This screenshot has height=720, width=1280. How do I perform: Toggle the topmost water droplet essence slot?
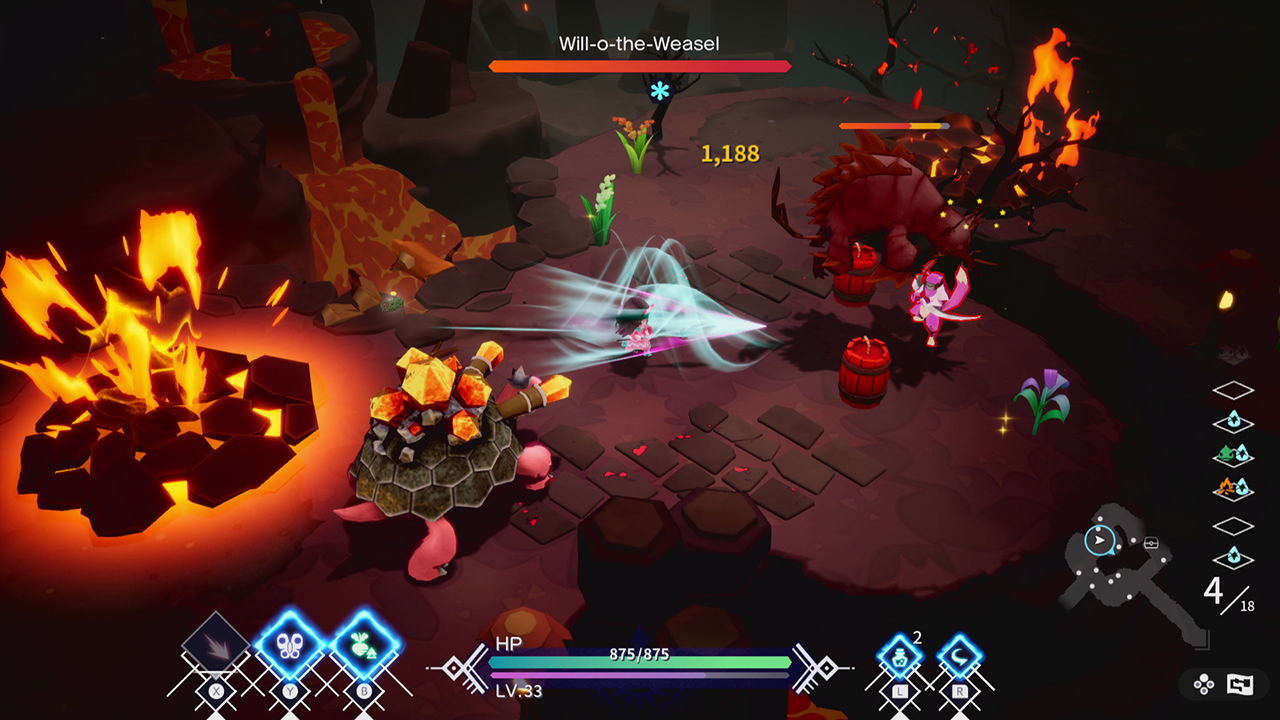1232,422
